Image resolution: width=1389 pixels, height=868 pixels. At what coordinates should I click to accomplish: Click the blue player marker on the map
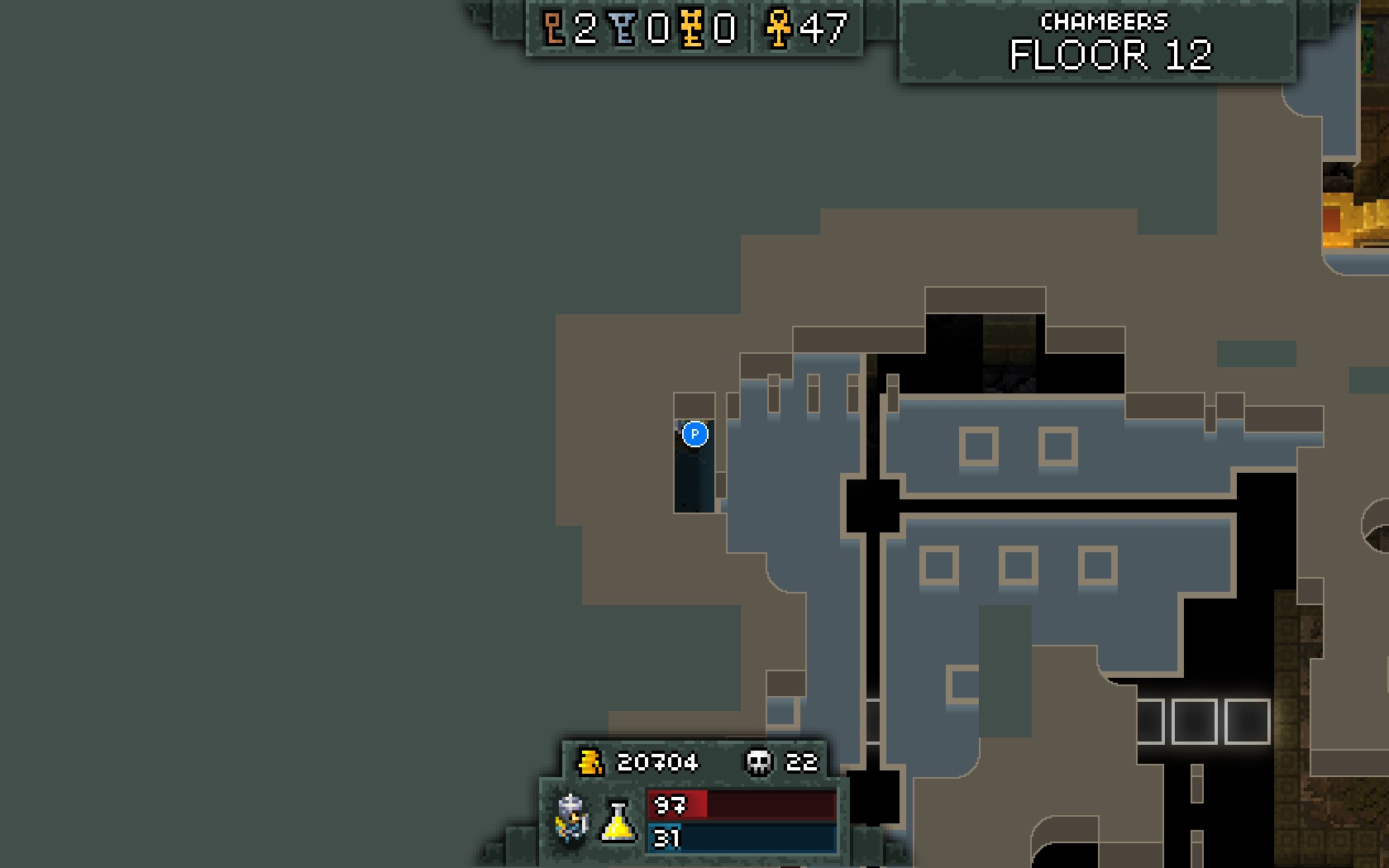tap(694, 434)
